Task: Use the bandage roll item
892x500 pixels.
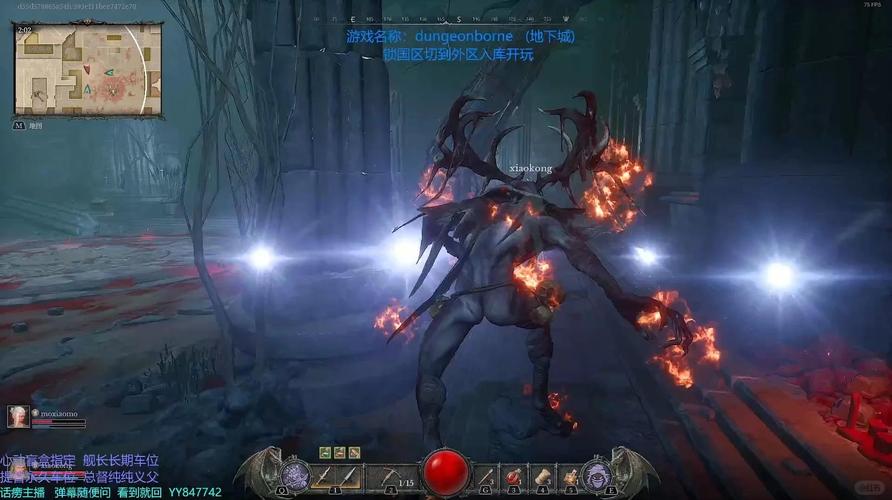Action: (541, 476)
